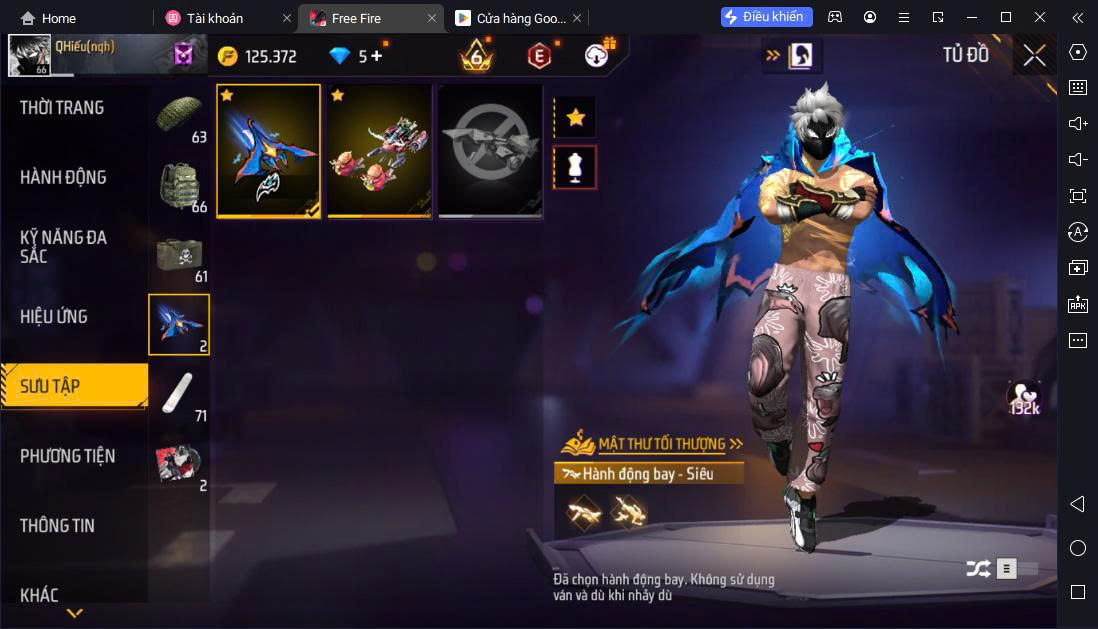Open the HIỆU ỨNG category
Screen dimensions: 1098x629
tap(54, 317)
